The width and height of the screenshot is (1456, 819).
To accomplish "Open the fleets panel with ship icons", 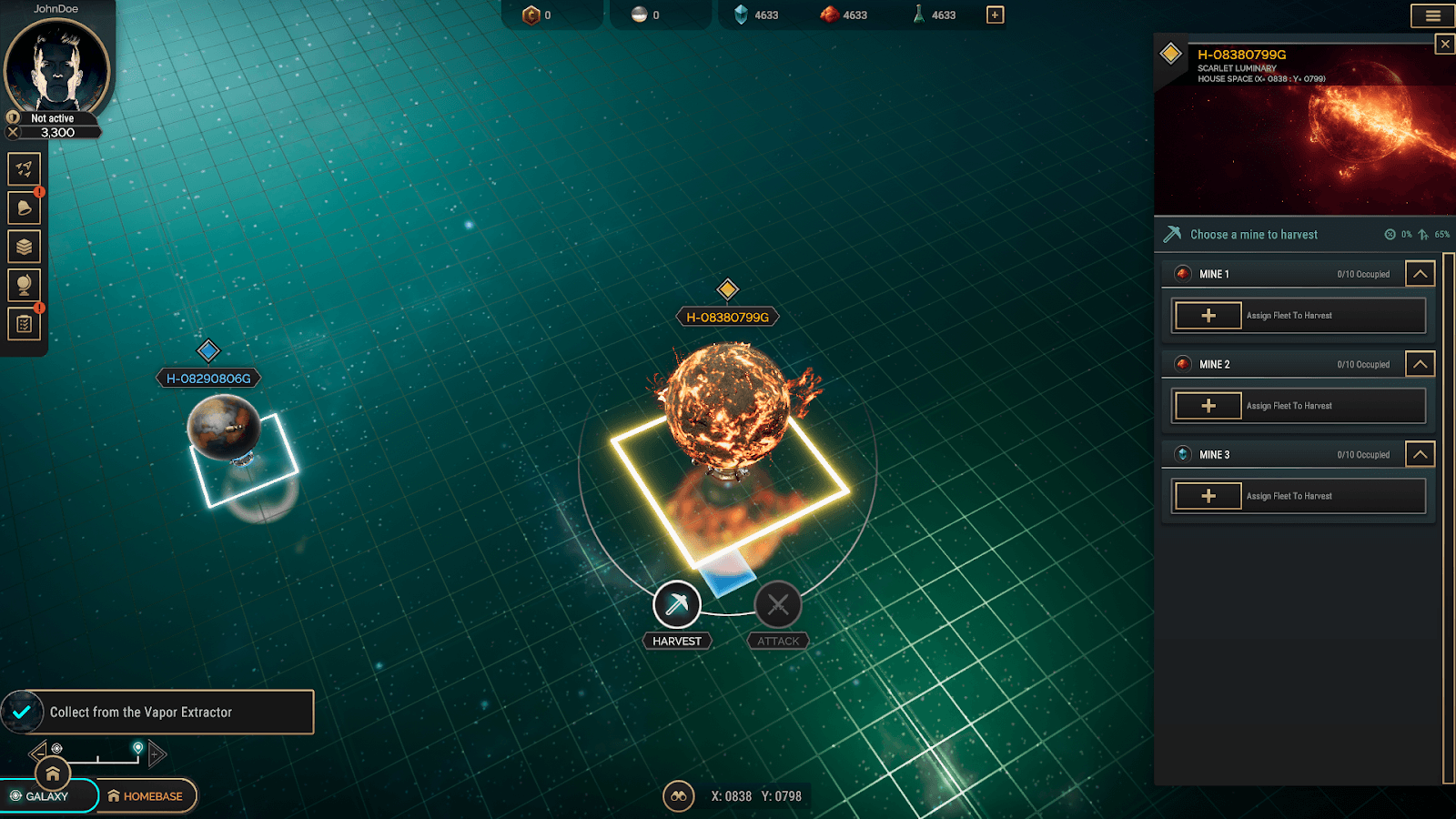I will click(25, 169).
